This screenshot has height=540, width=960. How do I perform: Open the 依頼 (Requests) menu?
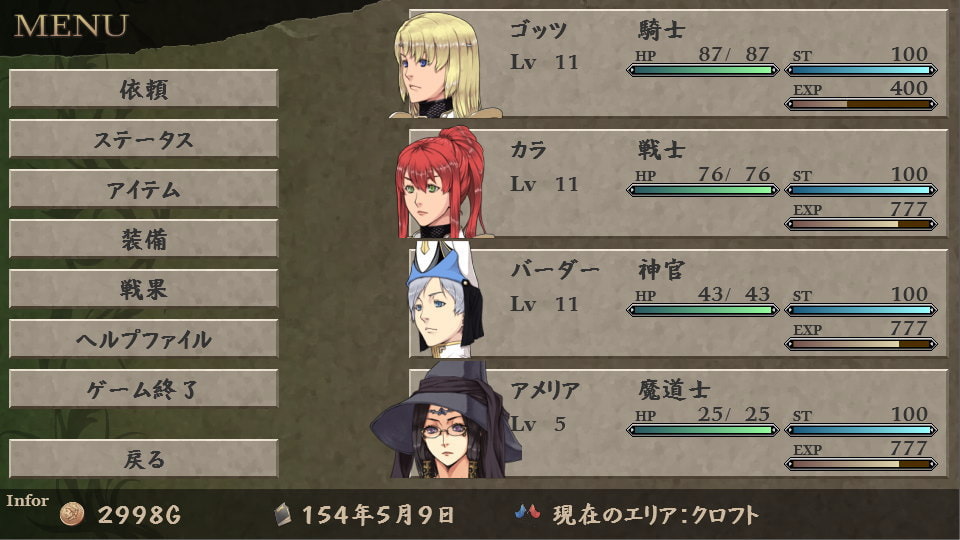point(143,89)
